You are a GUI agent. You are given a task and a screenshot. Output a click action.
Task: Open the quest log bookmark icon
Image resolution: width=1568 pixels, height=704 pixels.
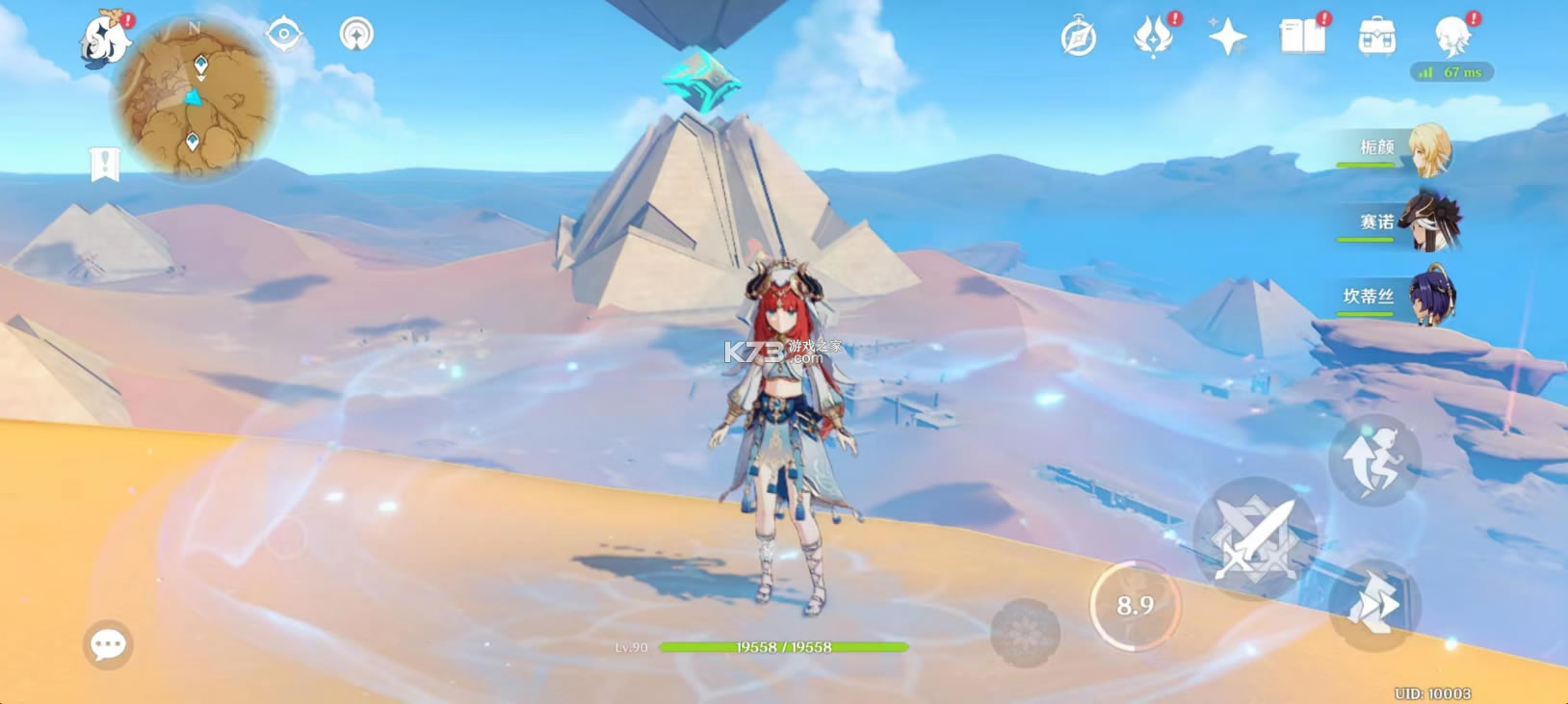[x=104, y=165]
